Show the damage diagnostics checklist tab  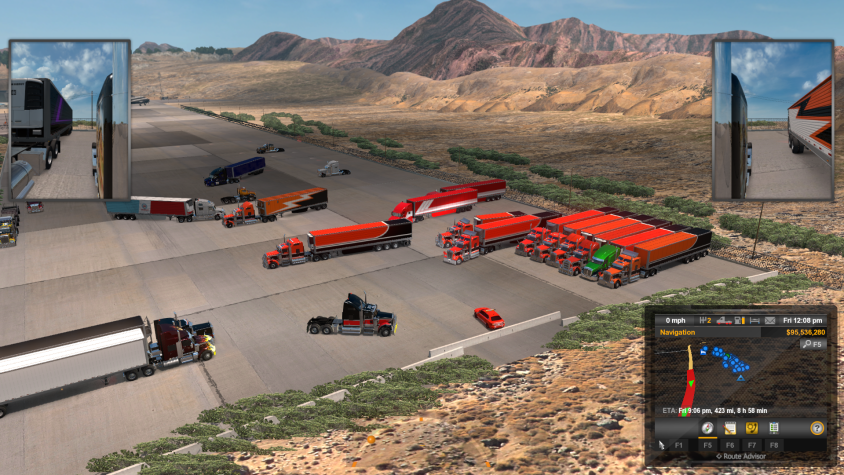point(773,428)
